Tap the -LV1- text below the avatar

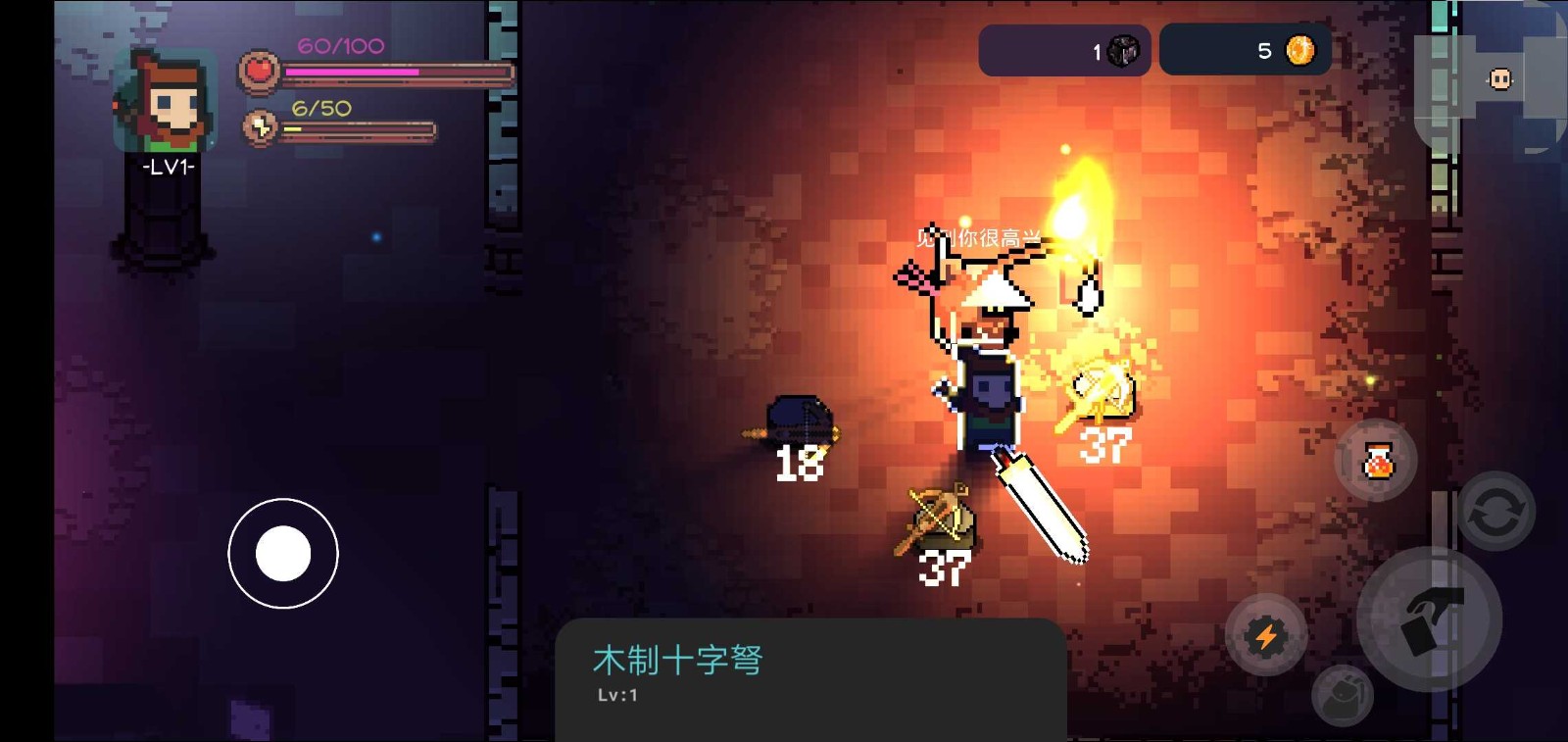167,167
